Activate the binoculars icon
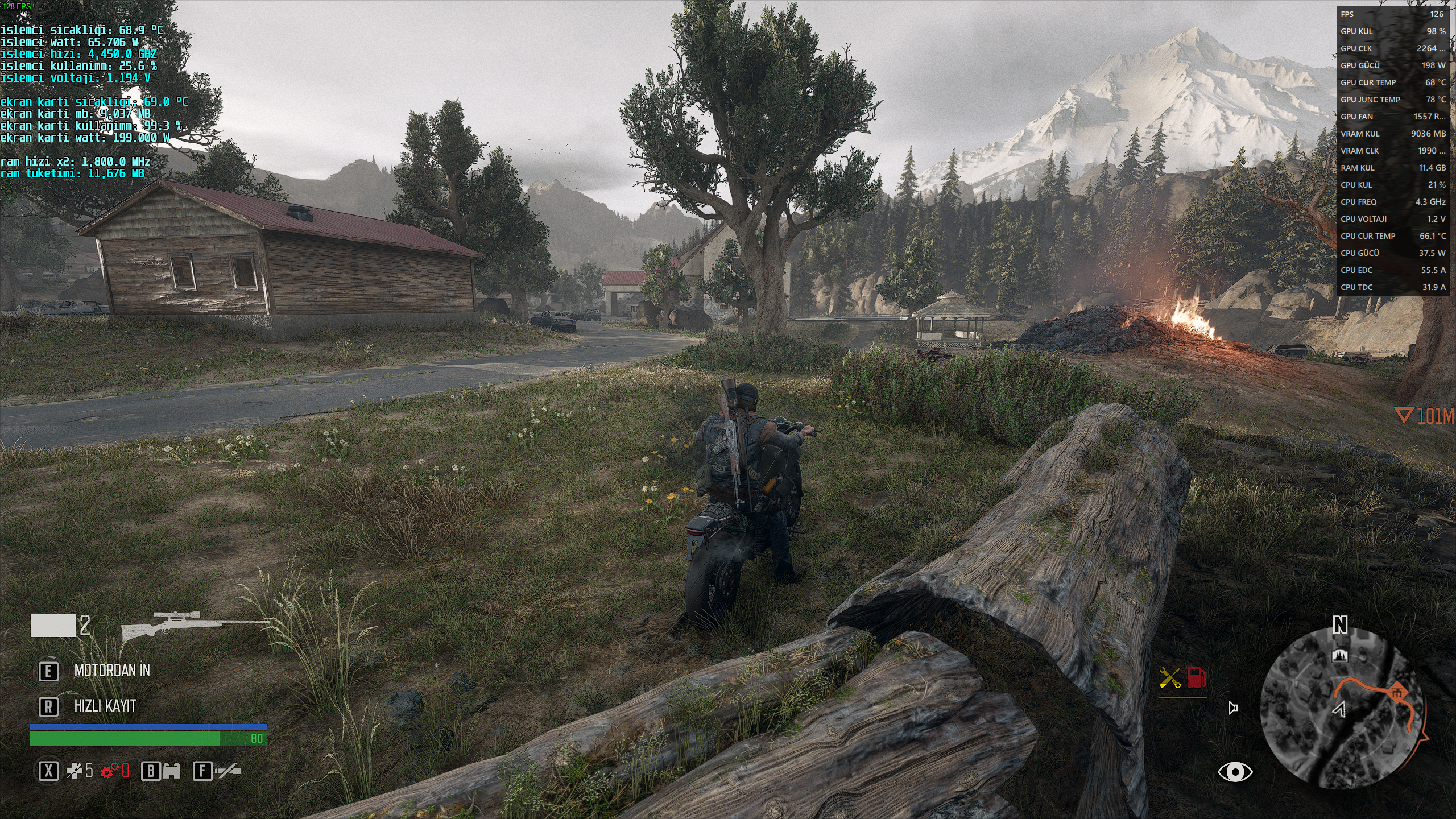1456x819 pixels. point(171,771)
